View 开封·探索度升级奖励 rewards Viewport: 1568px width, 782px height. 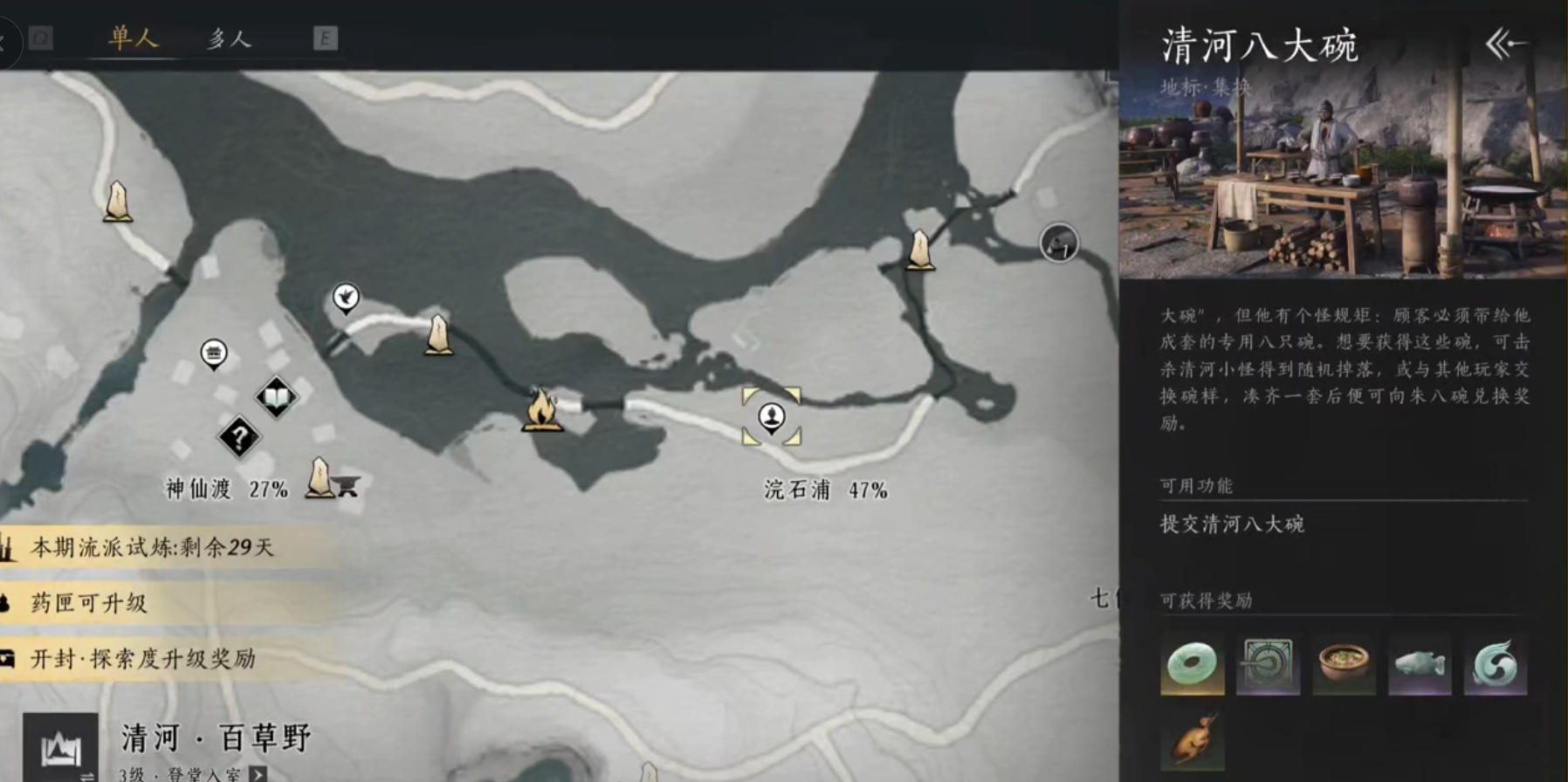coord(143,658)
